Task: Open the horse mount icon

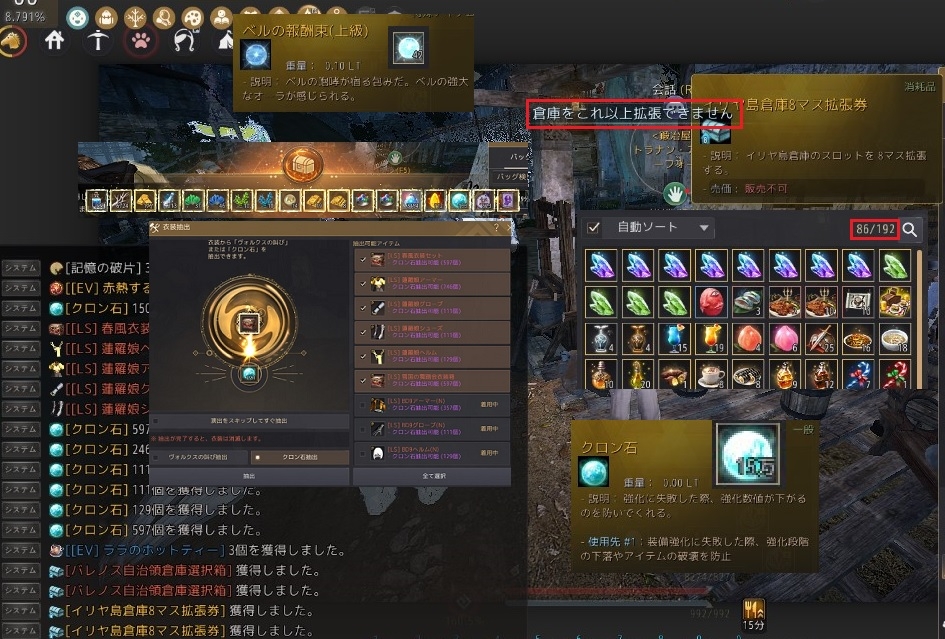Action: [x=12, y=41]
